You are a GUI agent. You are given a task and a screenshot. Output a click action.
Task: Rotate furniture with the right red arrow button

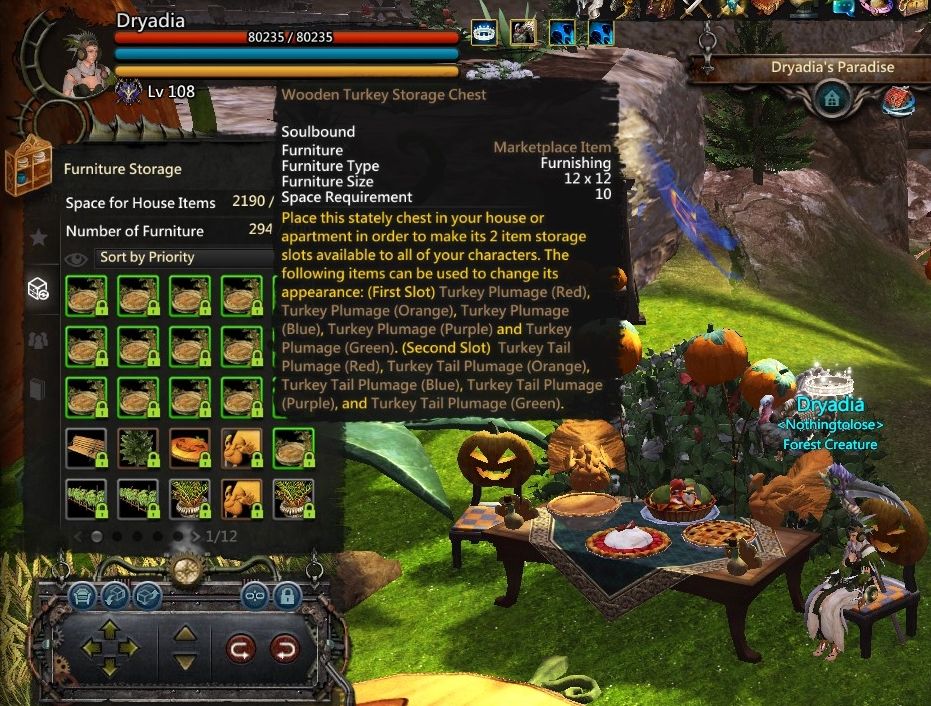point(285,650)
